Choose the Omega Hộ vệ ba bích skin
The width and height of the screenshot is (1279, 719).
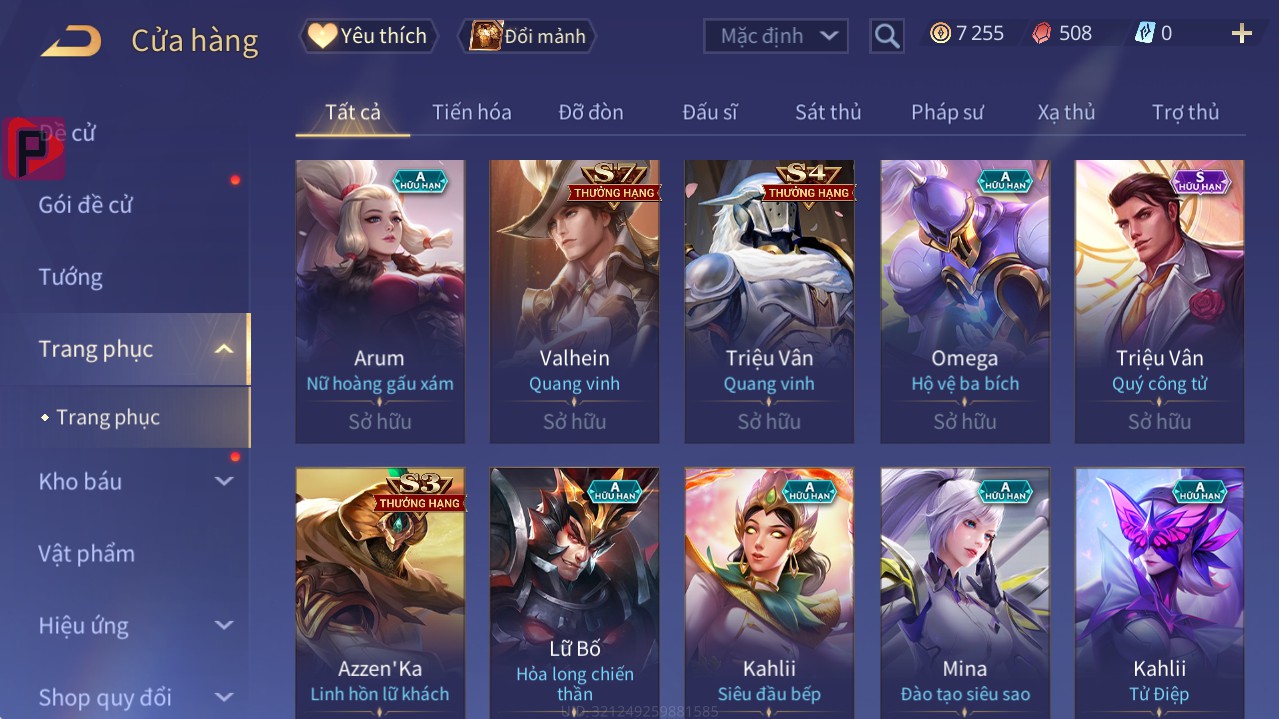pos(965,300)
